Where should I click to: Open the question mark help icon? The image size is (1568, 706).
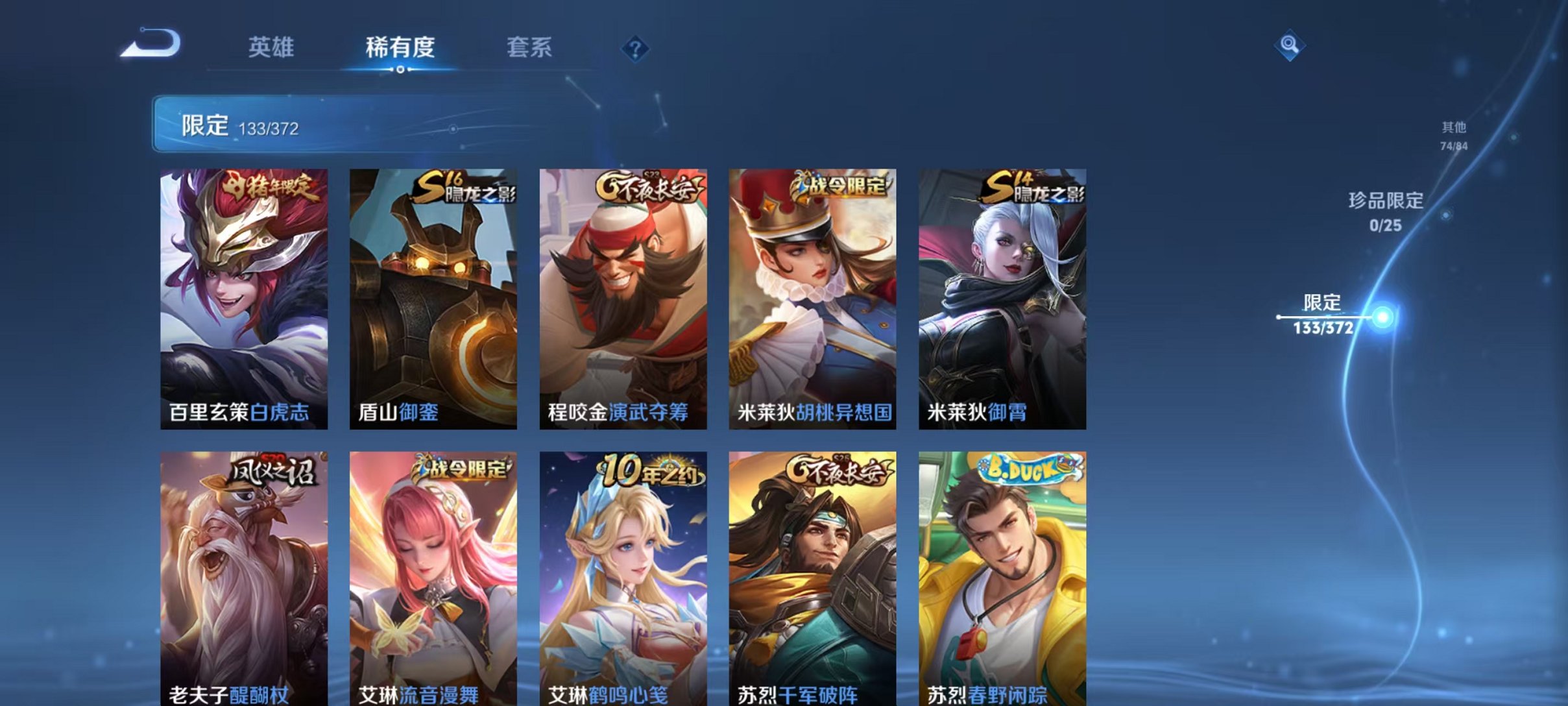pos(636,47)
